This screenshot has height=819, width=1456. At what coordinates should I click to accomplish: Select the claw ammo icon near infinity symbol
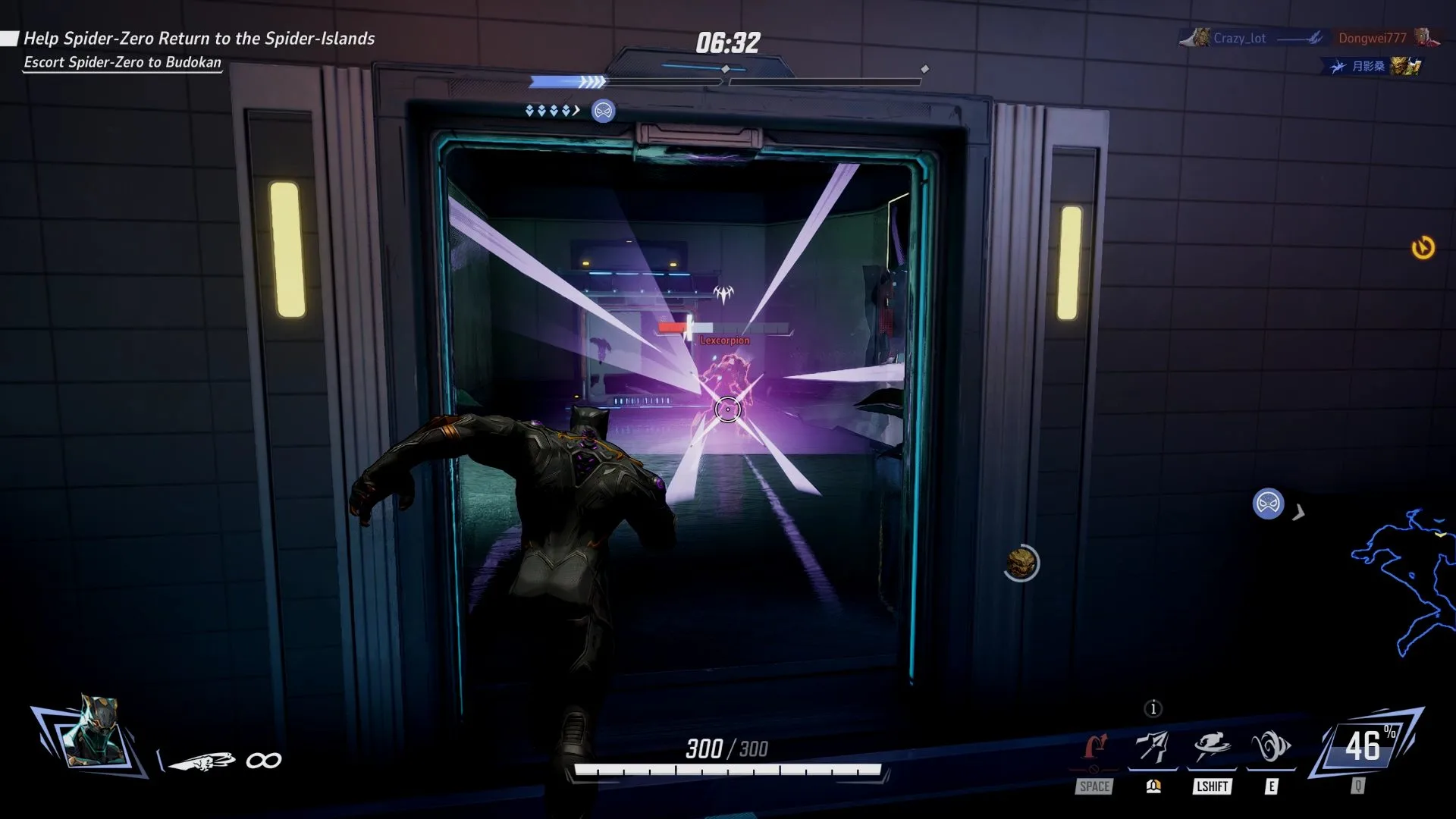(203, 759)
